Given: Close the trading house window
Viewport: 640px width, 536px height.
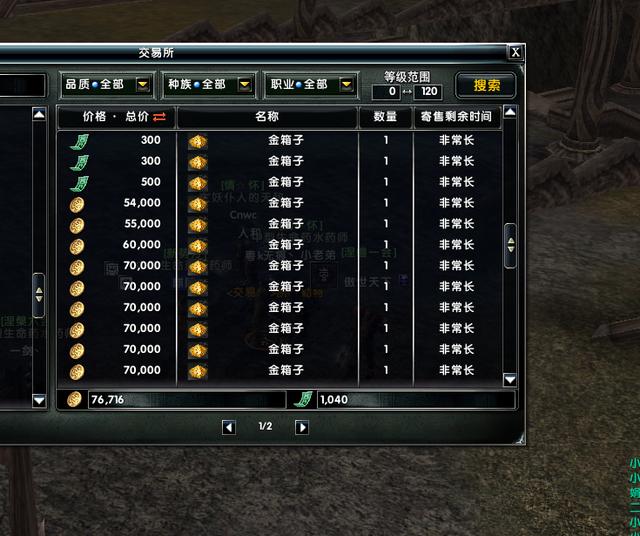Looking at the screenshot, I should 515,53.
